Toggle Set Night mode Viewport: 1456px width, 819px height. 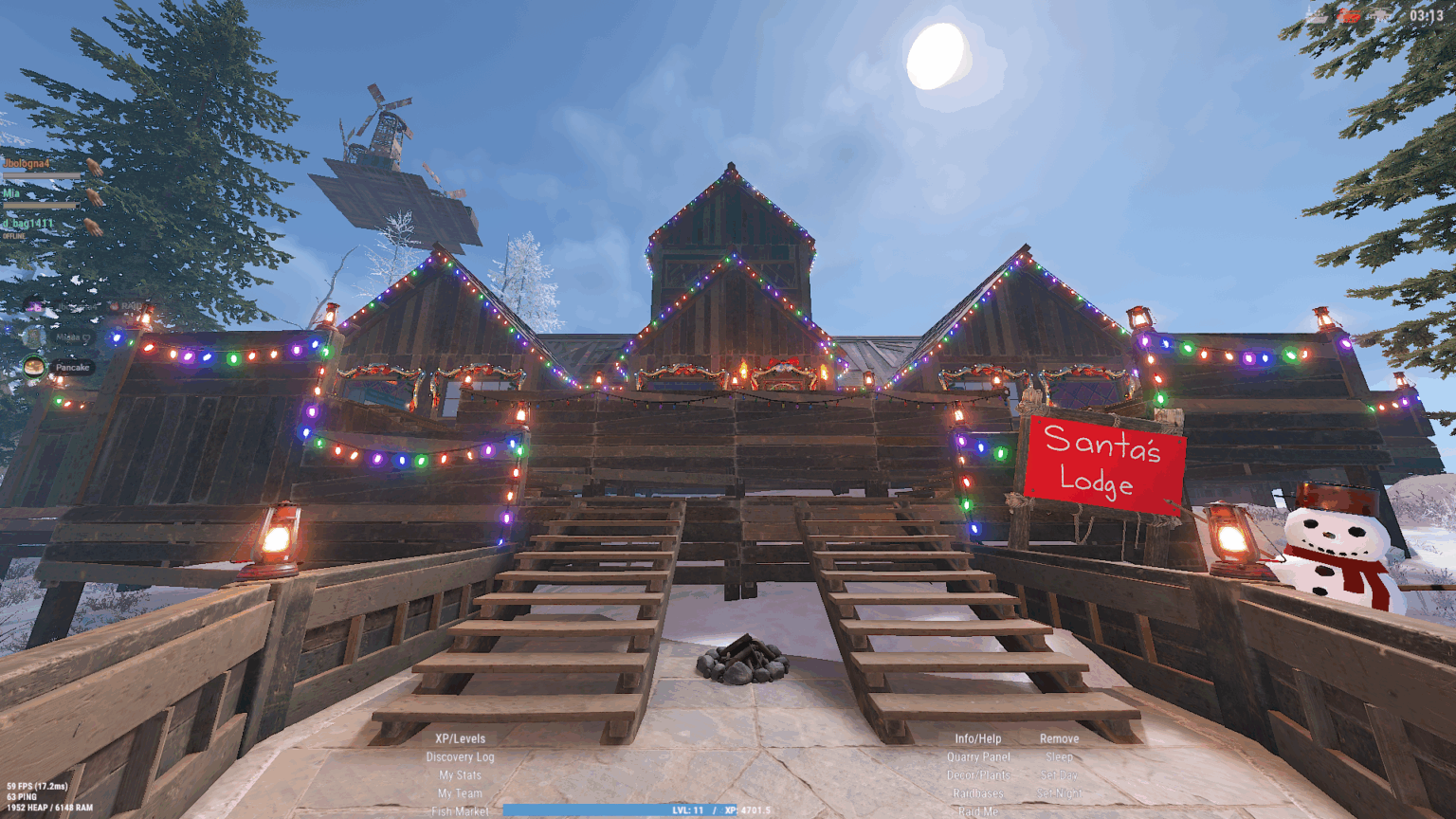1059,792
